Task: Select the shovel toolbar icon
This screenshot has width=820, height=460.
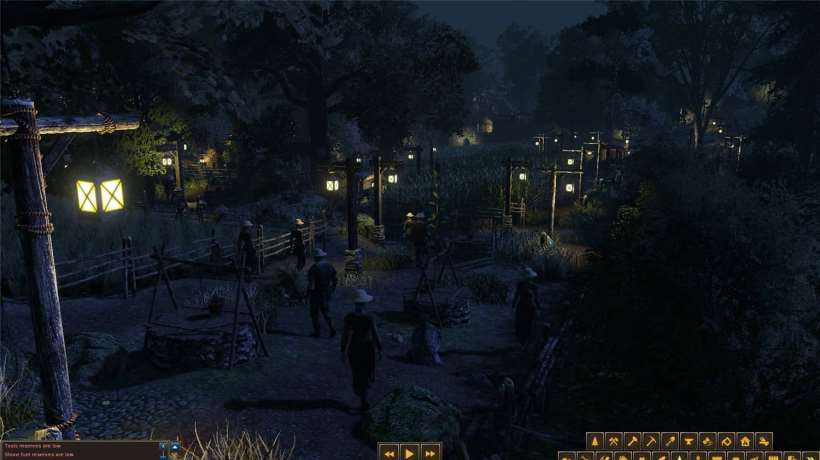Action: [670, 441]
